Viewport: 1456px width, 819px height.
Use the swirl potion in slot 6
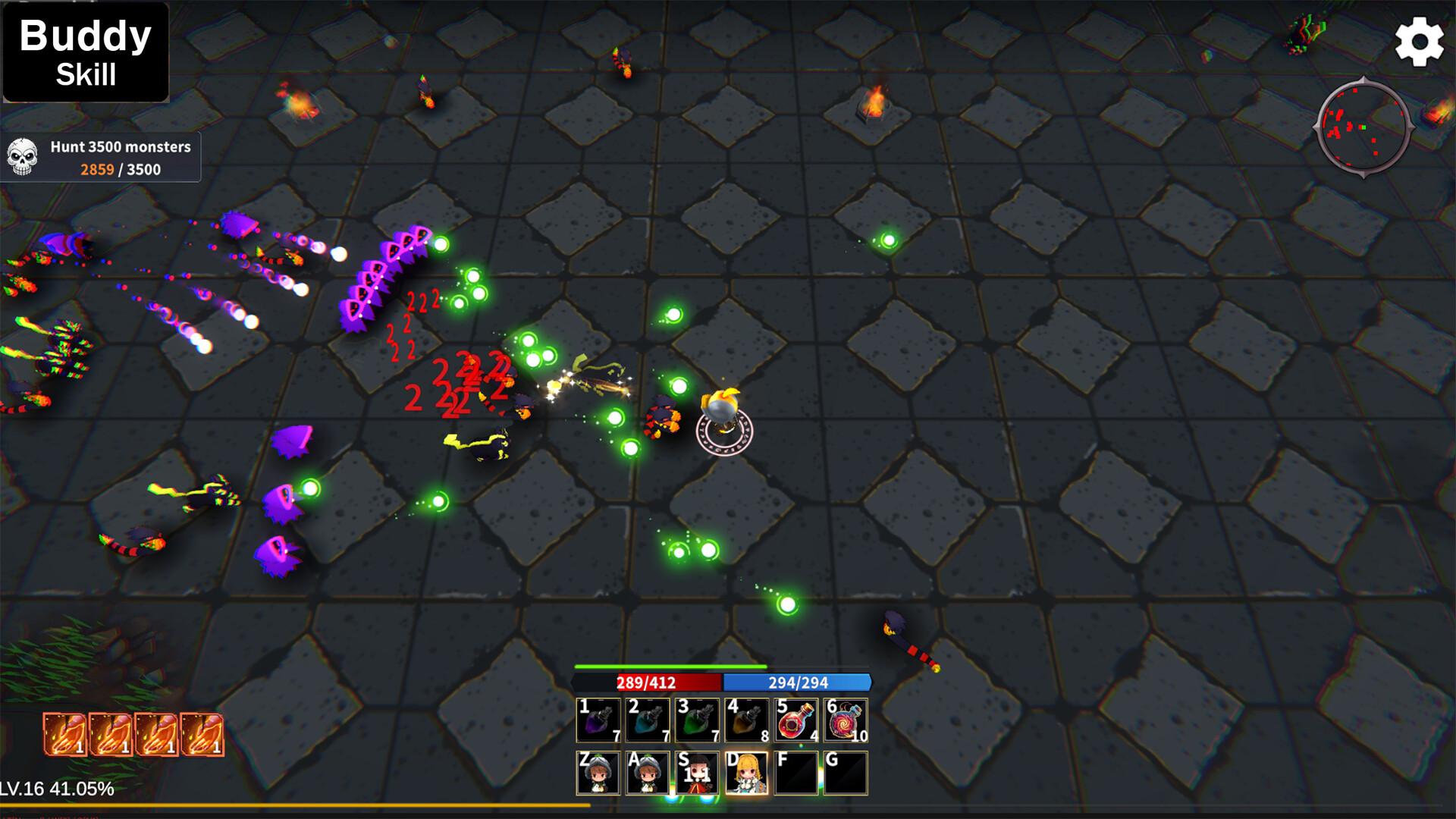[x=846, y=720]
